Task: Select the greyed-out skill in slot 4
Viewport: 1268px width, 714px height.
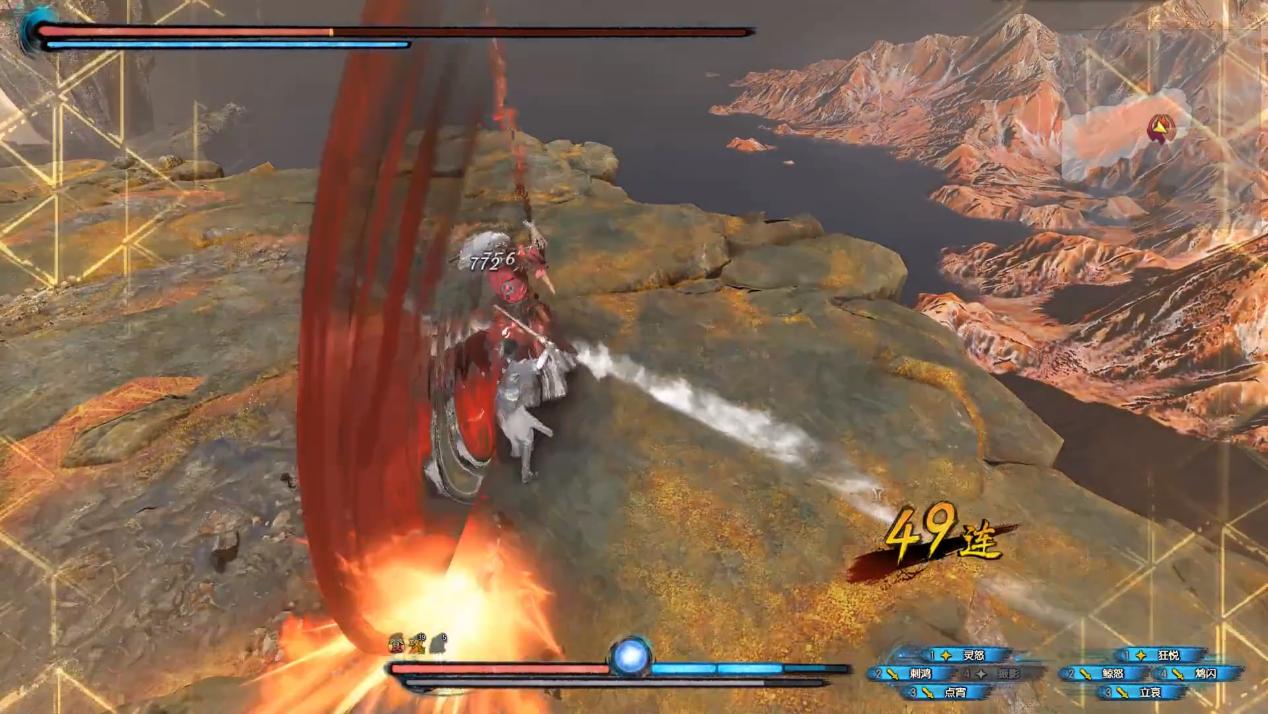Action: point(1004,674)
